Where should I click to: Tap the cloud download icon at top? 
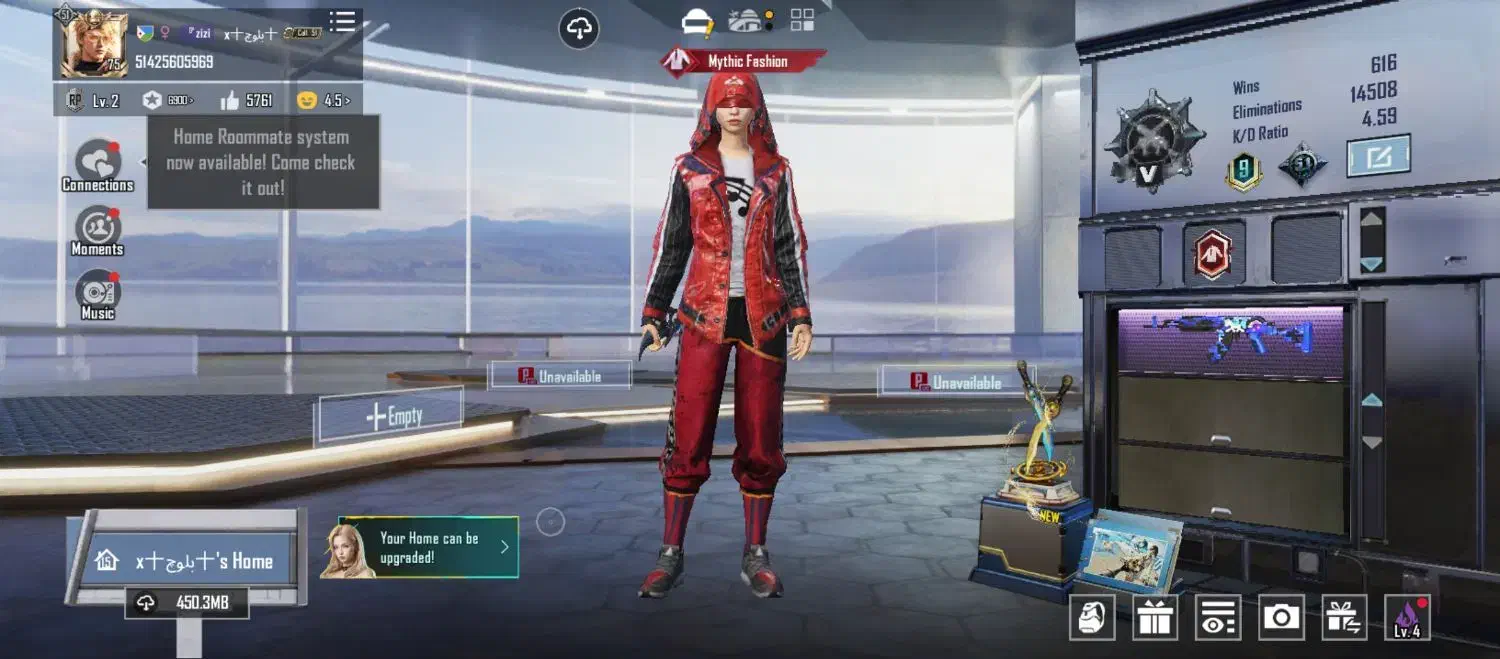point(579,30)
